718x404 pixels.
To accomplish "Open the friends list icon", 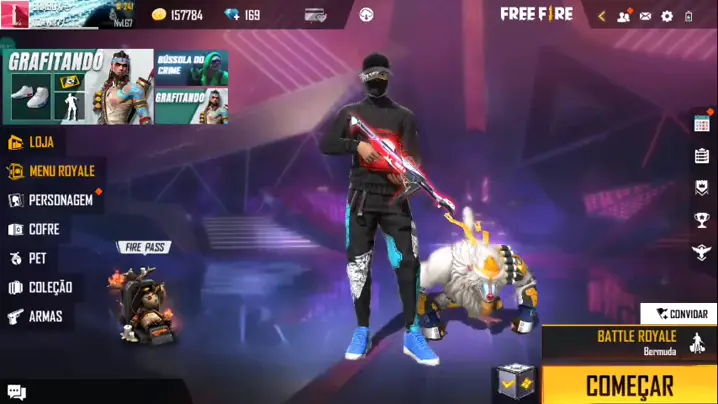I will tap(624, 16).
